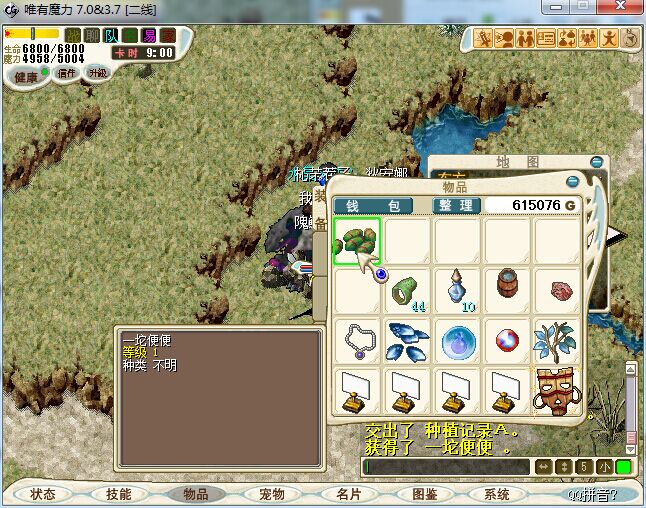Select the blue leafy branch item
Screen dimensions: 646x508
pos(557,341)
